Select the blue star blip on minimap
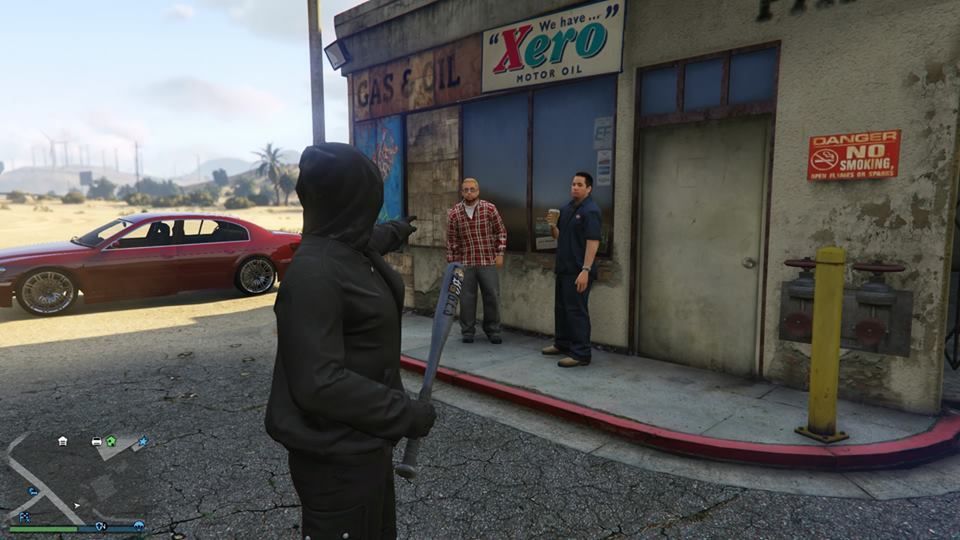The width and height of the screenshot is (960, 540). pos(142,441)
